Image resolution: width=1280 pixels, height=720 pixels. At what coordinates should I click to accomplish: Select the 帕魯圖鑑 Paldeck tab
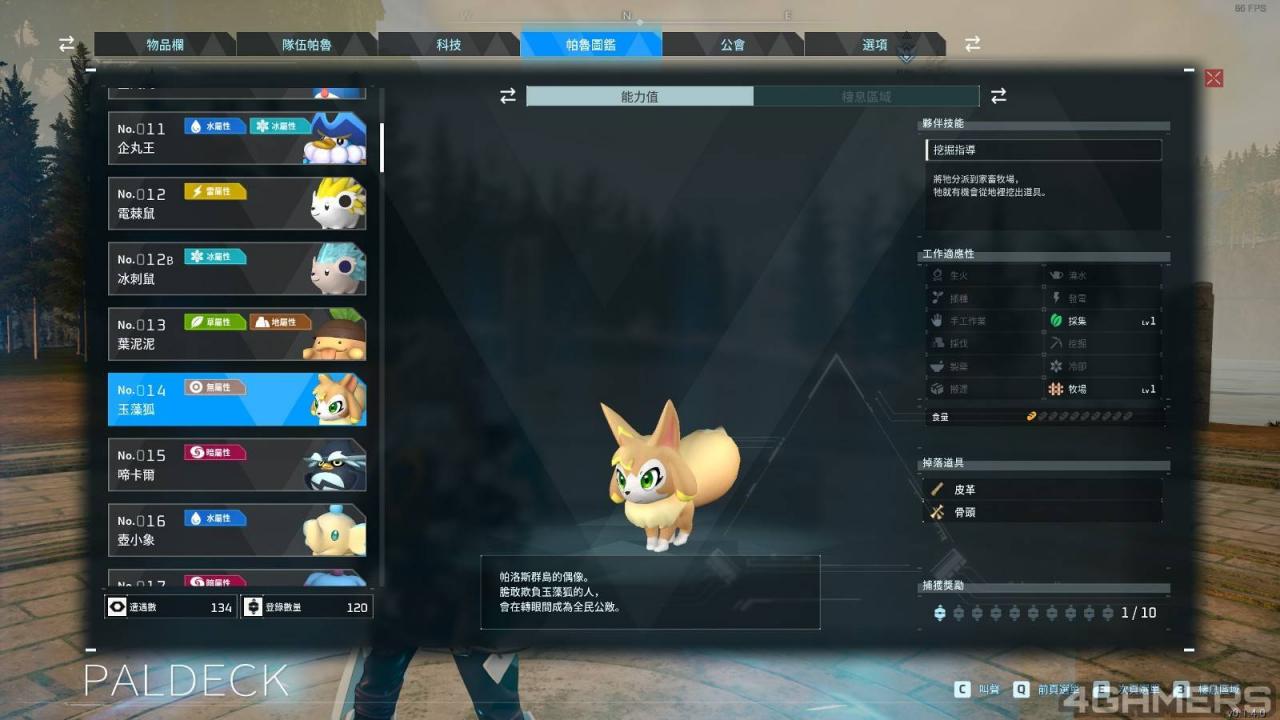click(591, 45)
